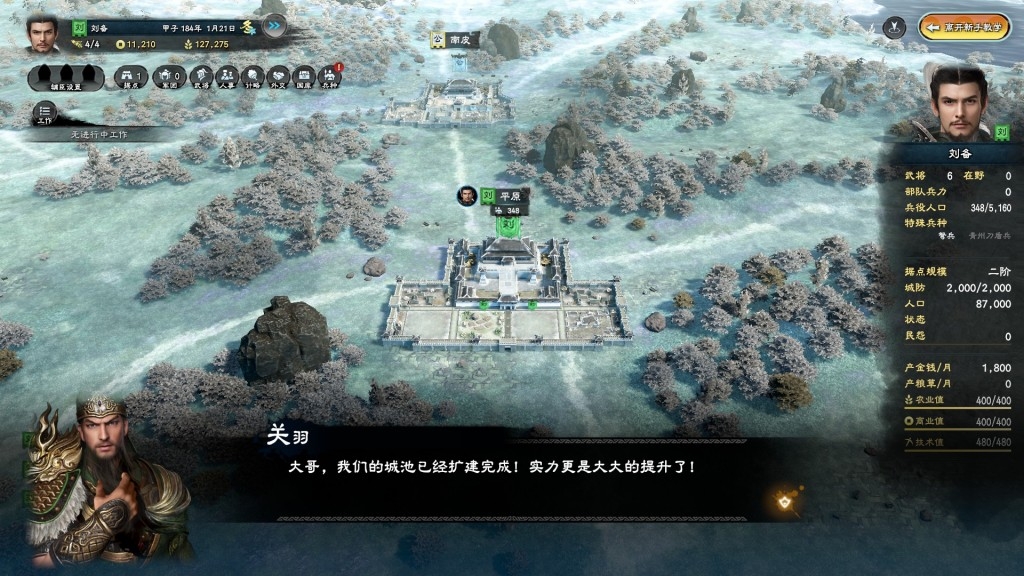This screenshot has width=1024, height=576.
Task: Open the 武将 officers menu
Action: pos(201,77)
